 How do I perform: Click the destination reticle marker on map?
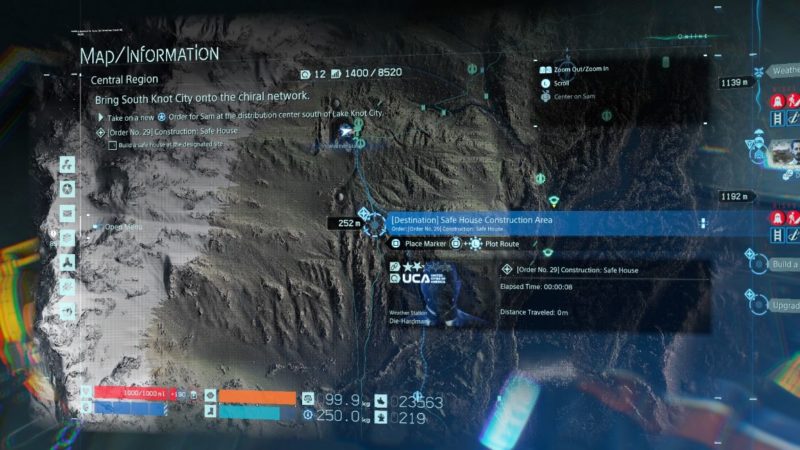pyautogui.click(x=374, y=223)
